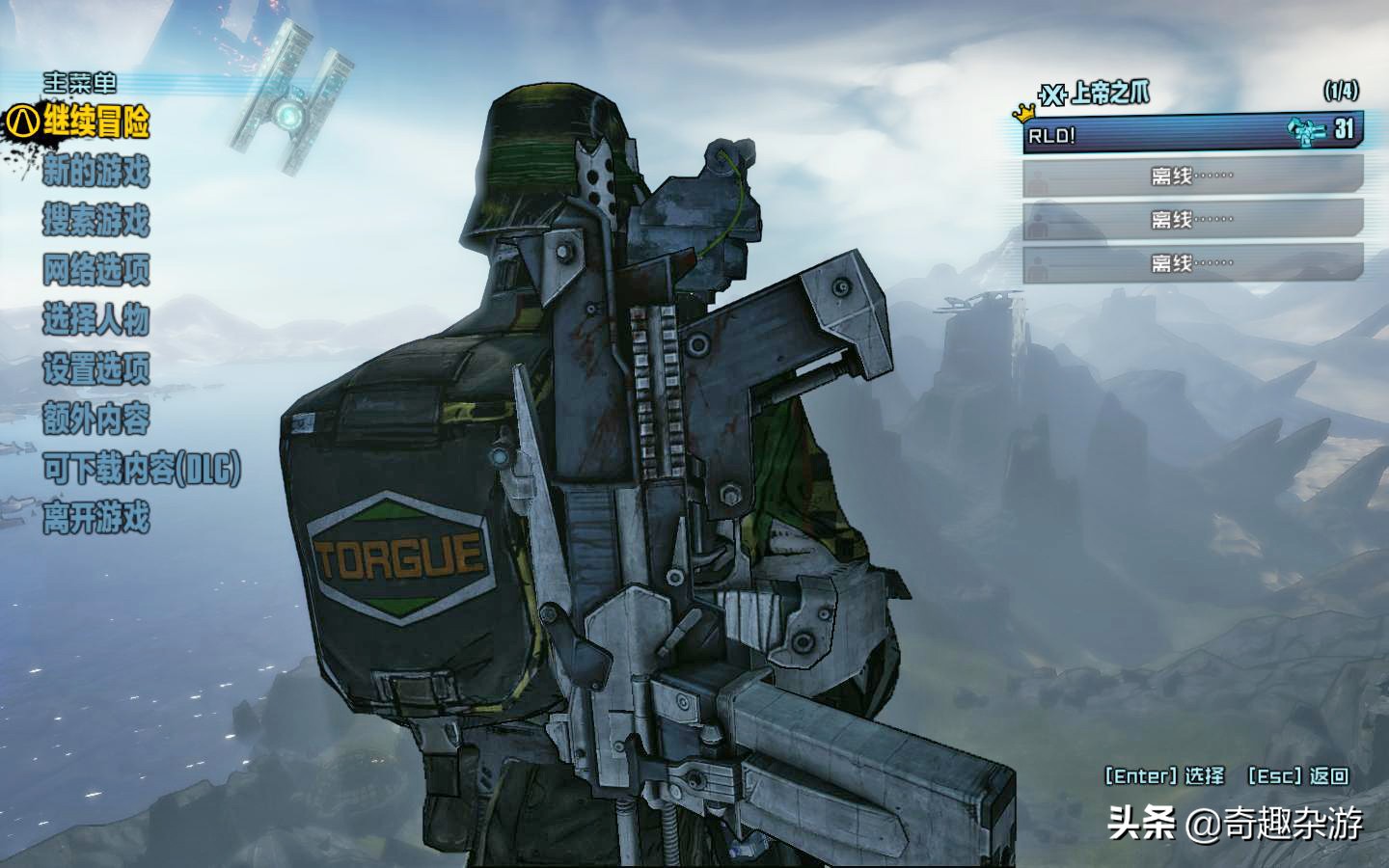1389x868 pixels.
Task: Select 选择人物 to pick a character
Action: coord(95,319)
